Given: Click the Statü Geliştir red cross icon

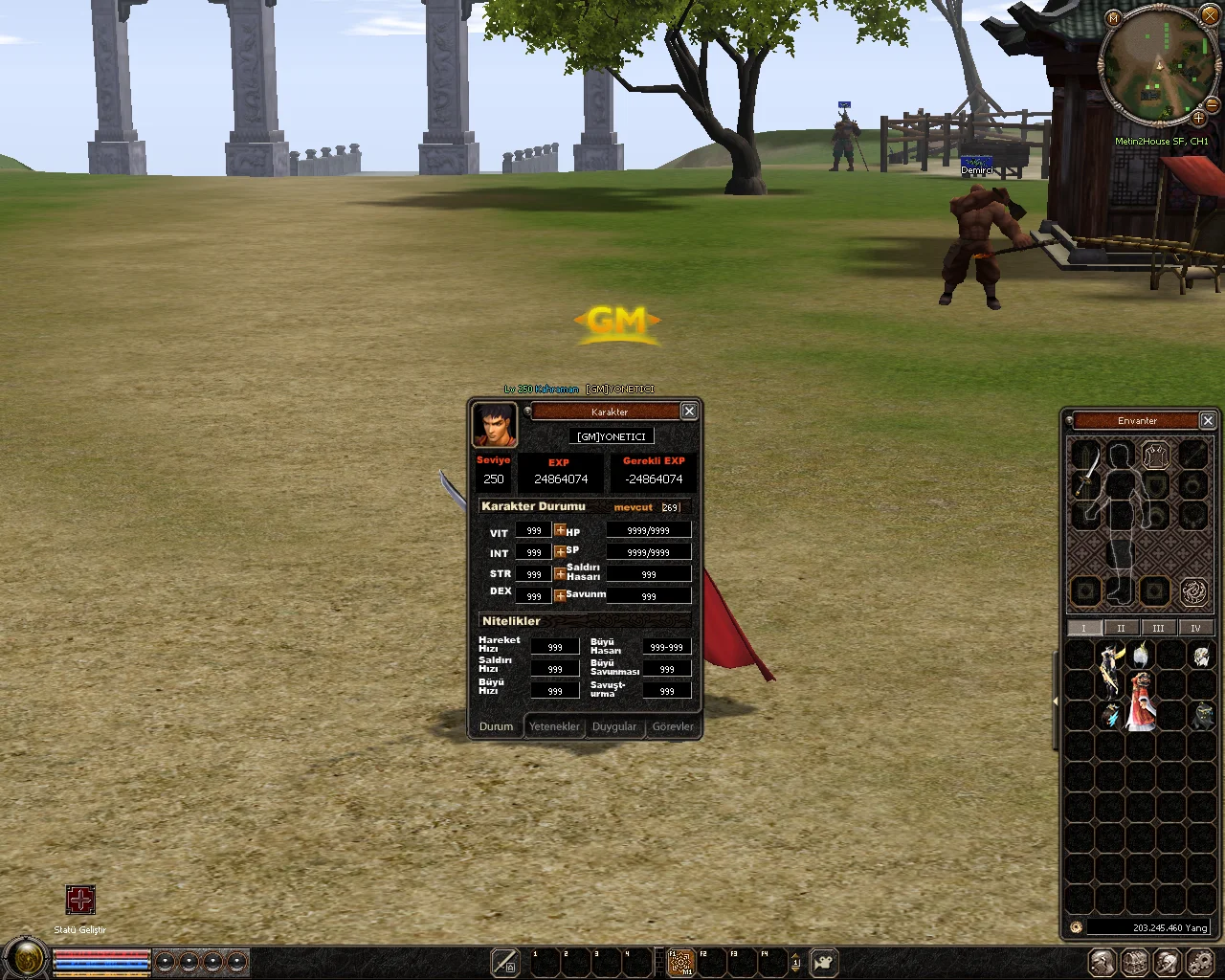Looking at the screenshot, I should coord(80,900).
